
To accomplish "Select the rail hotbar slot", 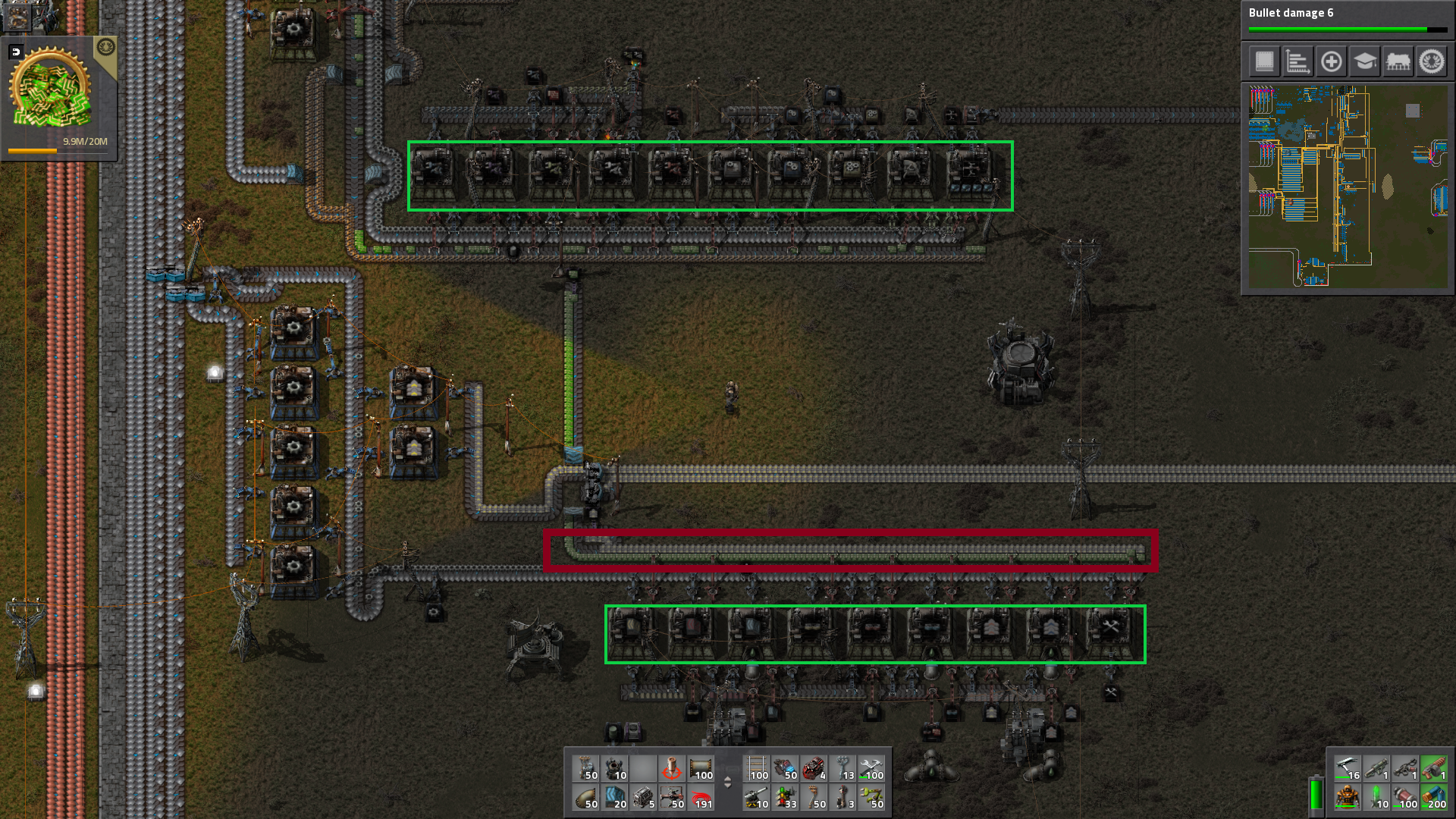I will [758, 769].
